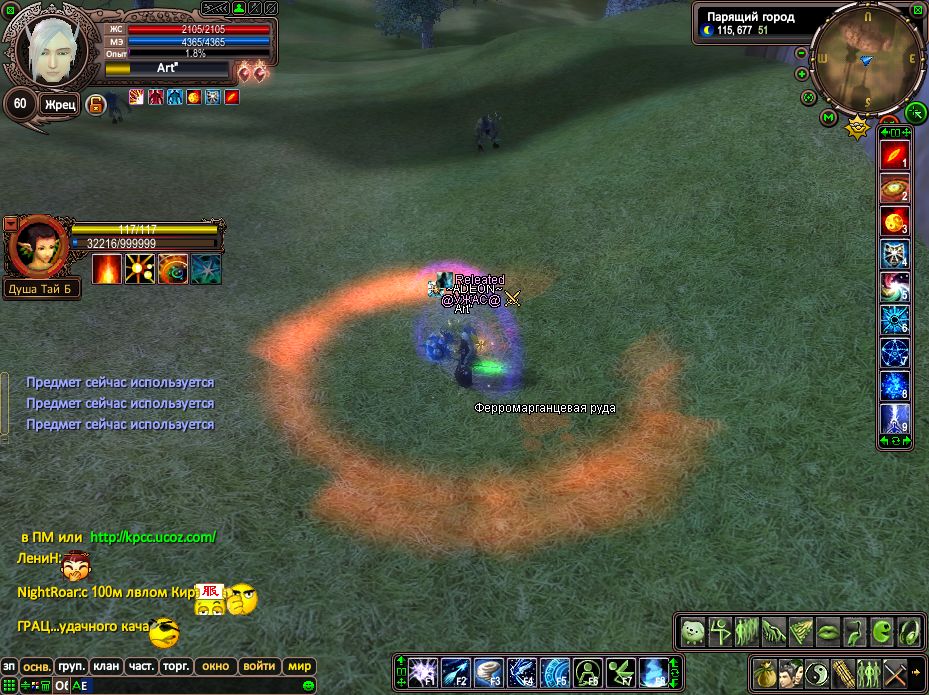The height and width of the screenshot is (695, 929).
Task: Click the "войти" chat button
Action: coord(259,666)
